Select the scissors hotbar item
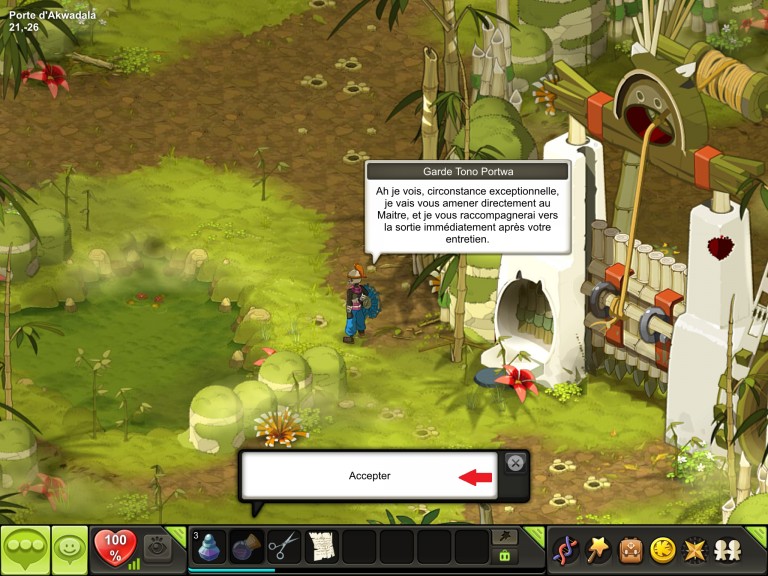The height and width of the screenshot is (576, 768). pos(284,547)
